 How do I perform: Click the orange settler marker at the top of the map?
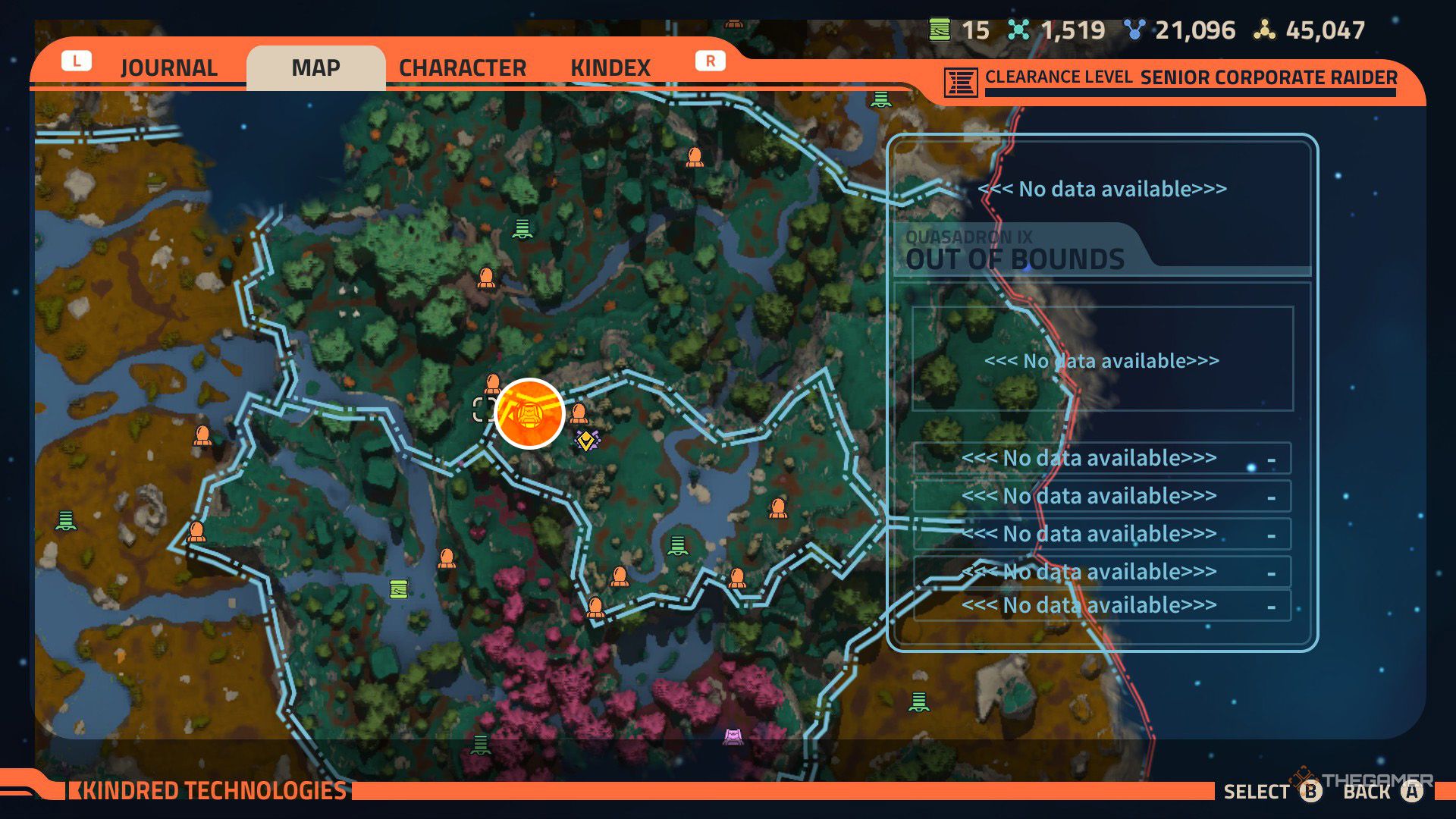point(695,157)
